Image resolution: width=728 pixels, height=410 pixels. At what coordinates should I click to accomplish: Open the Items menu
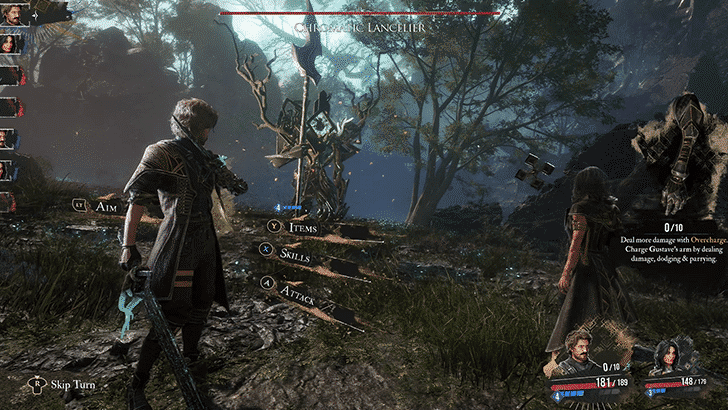pyautogui.click(x=302, y=229)
